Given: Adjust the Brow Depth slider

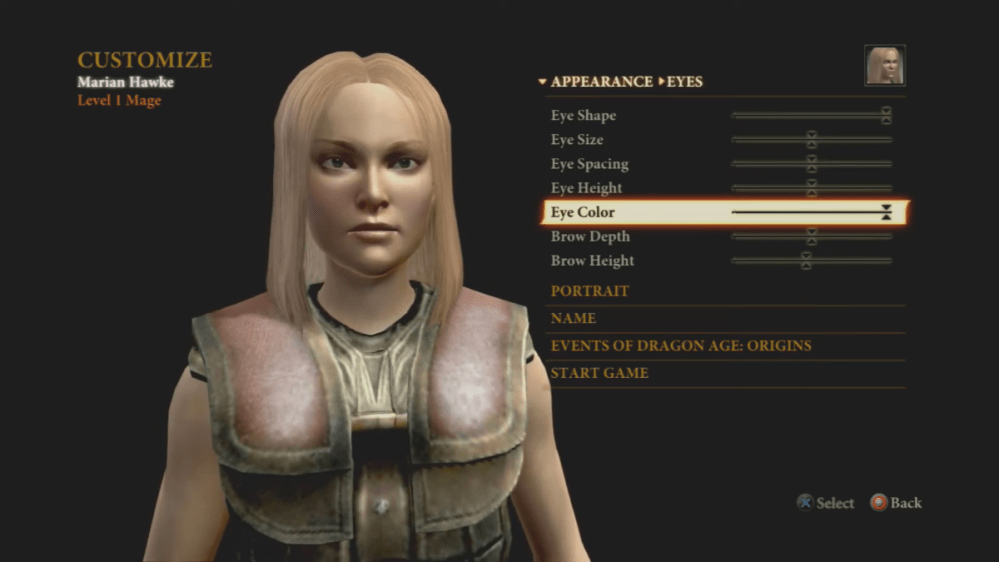Looking at the screenshot, I should (x=811, y=237).
